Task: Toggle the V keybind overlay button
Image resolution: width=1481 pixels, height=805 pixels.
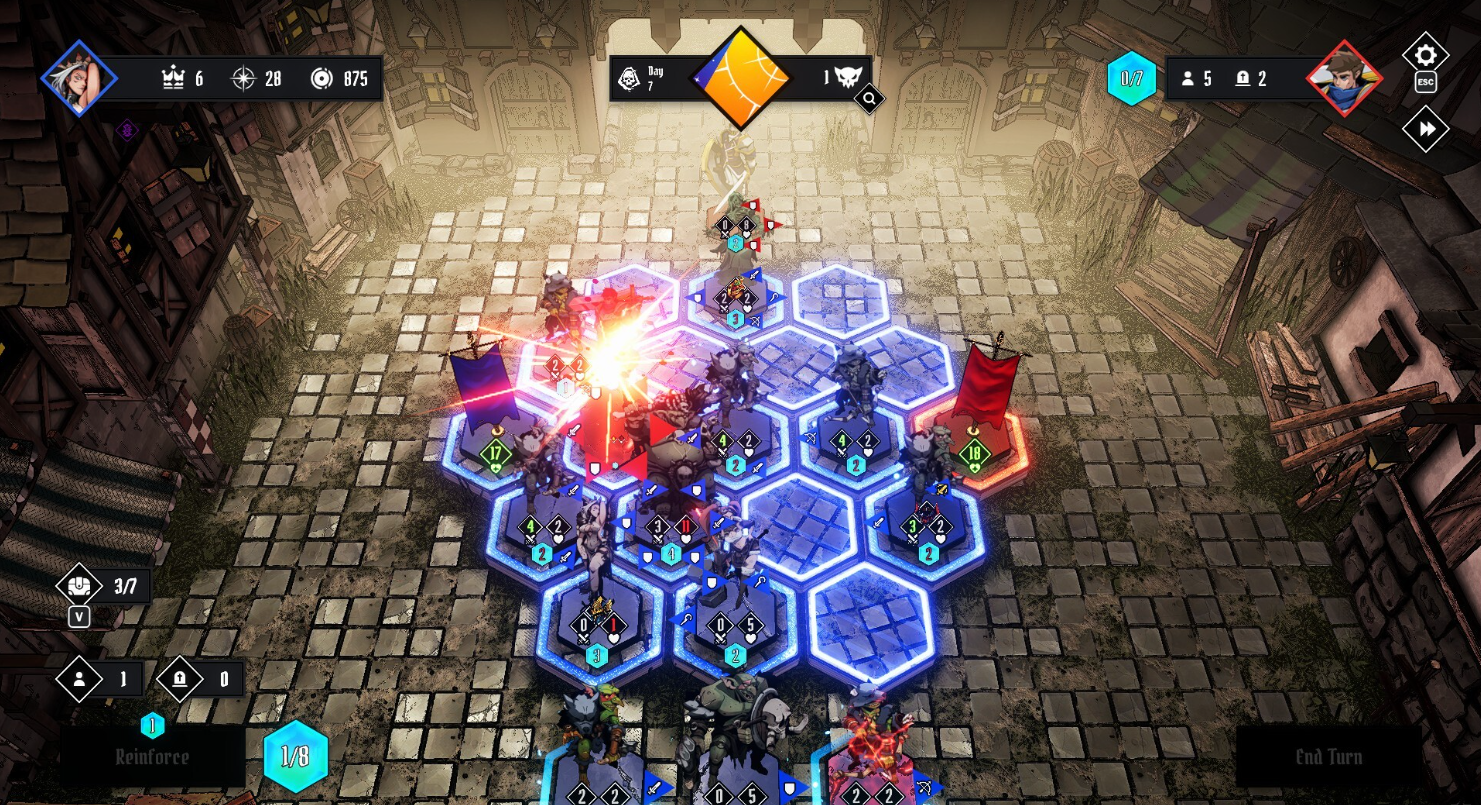Action: click(78, 617)
